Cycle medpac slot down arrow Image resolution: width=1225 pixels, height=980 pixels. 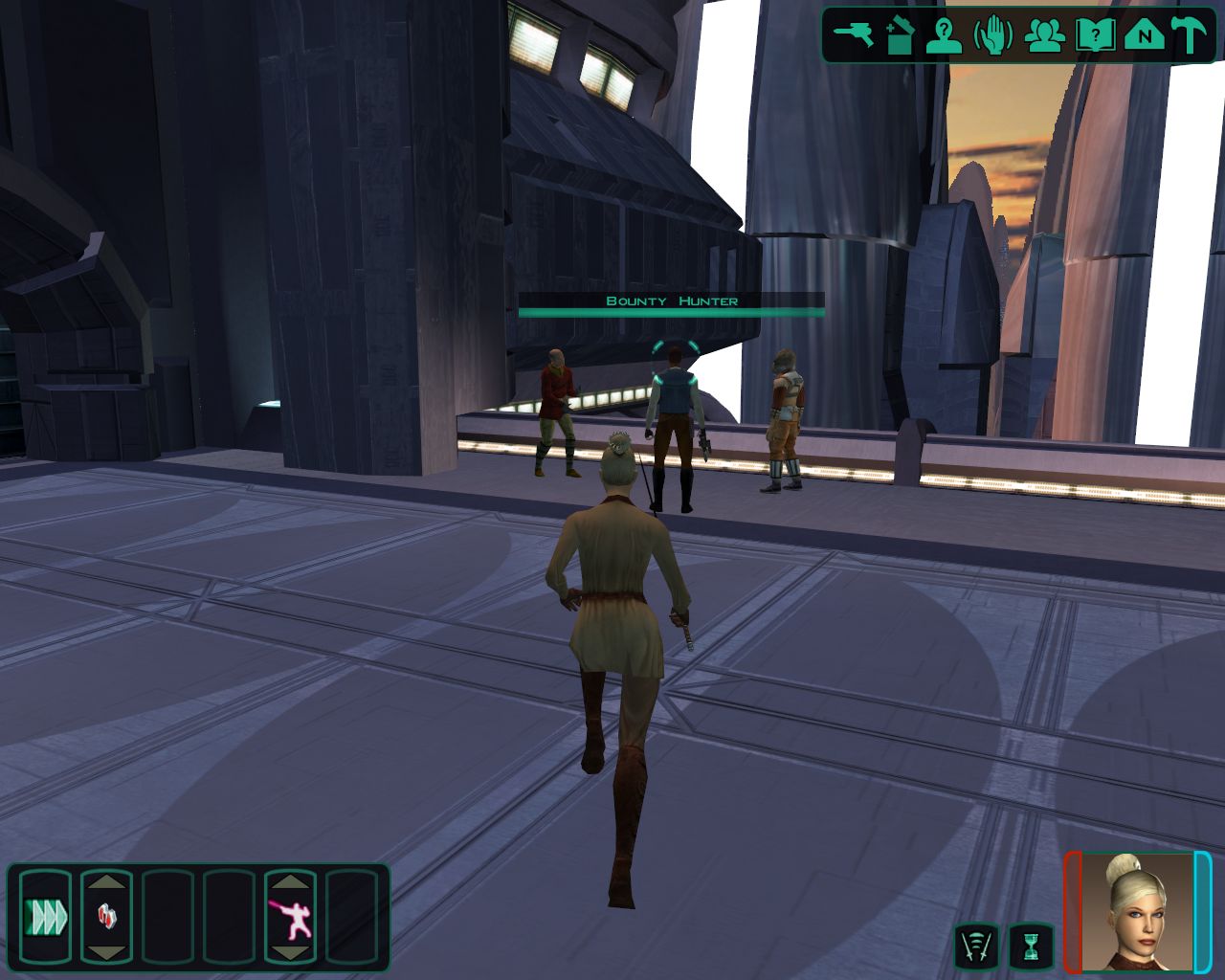point(106,953)
